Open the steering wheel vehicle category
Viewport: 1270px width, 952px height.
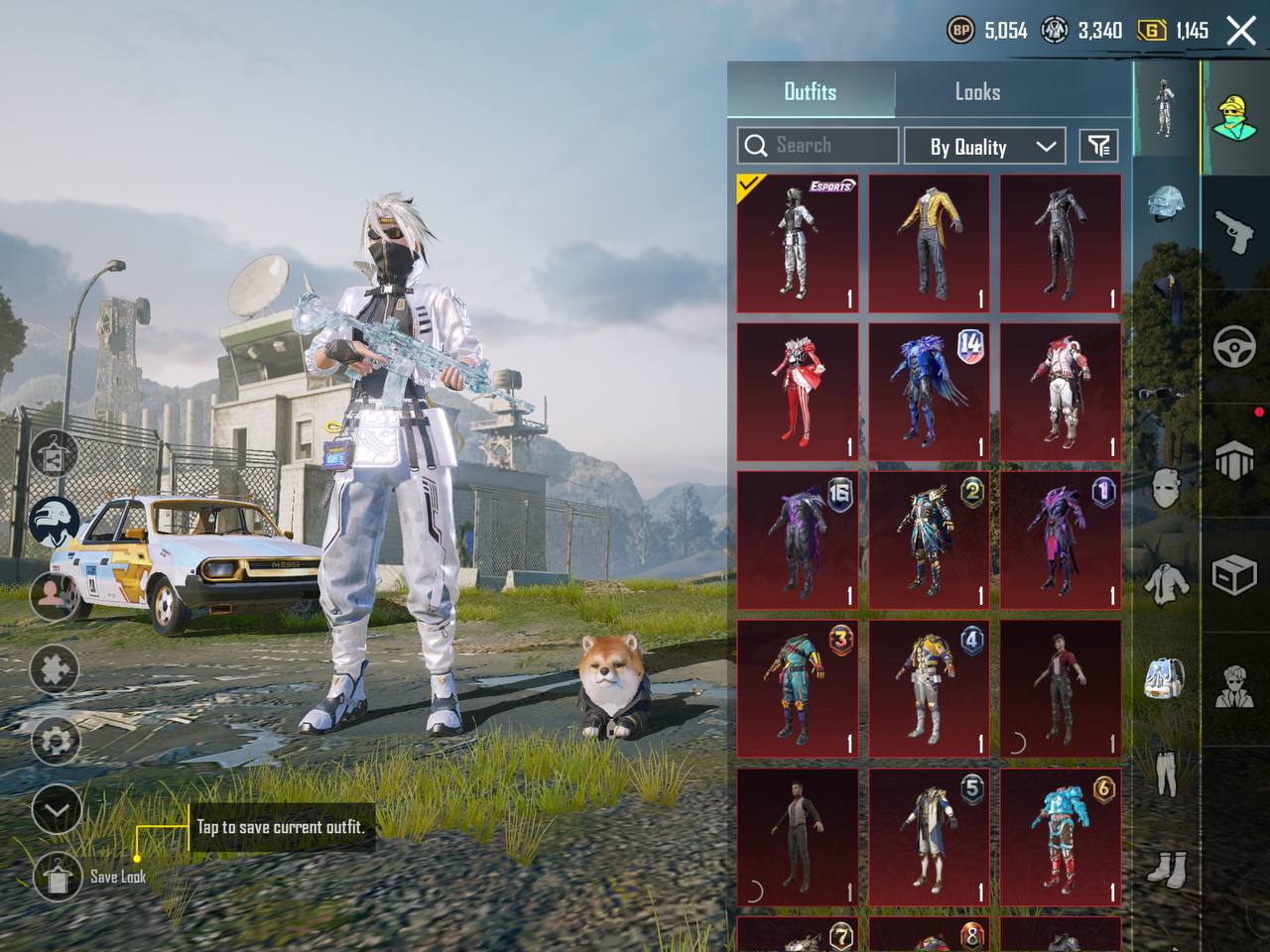coord(1234,347)
